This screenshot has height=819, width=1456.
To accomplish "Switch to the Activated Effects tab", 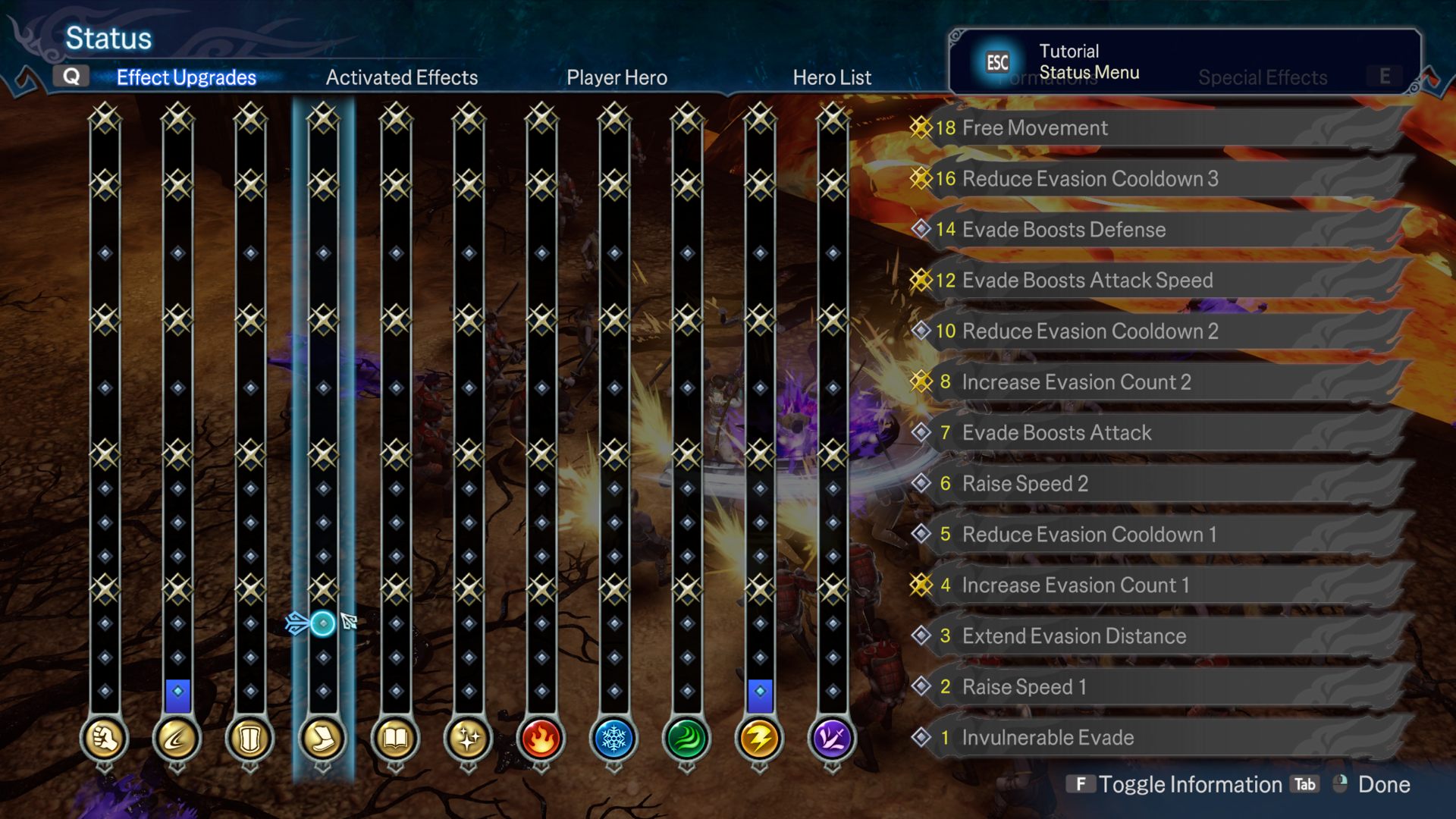I will (401, 77).
